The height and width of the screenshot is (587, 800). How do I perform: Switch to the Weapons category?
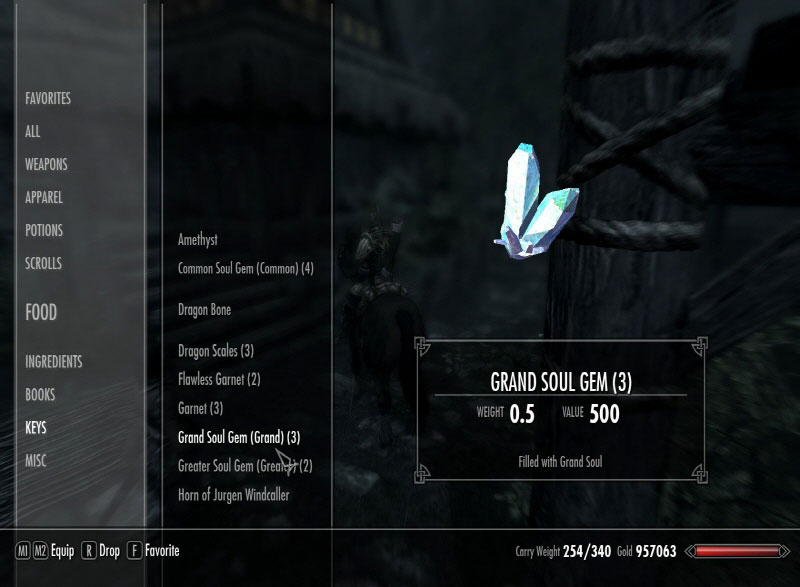pos(46,164)
